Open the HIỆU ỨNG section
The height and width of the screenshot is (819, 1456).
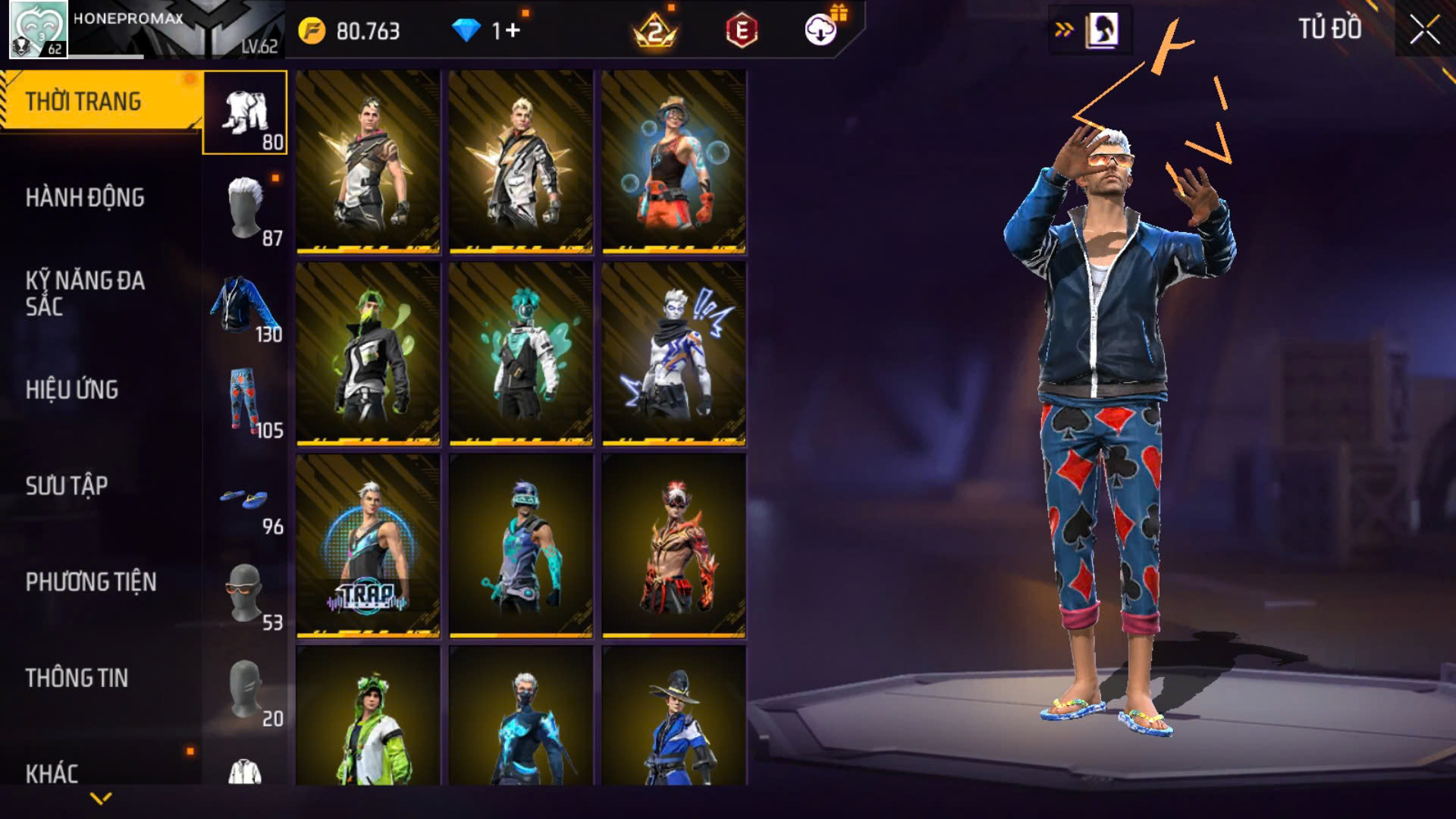coord(72,390)
